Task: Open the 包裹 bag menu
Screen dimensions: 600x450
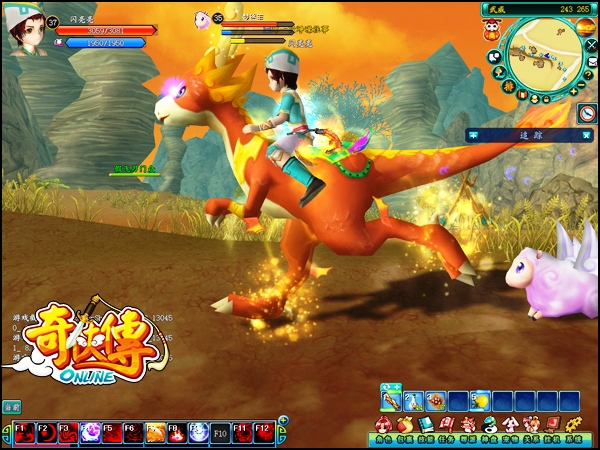Action: point(405,428)
